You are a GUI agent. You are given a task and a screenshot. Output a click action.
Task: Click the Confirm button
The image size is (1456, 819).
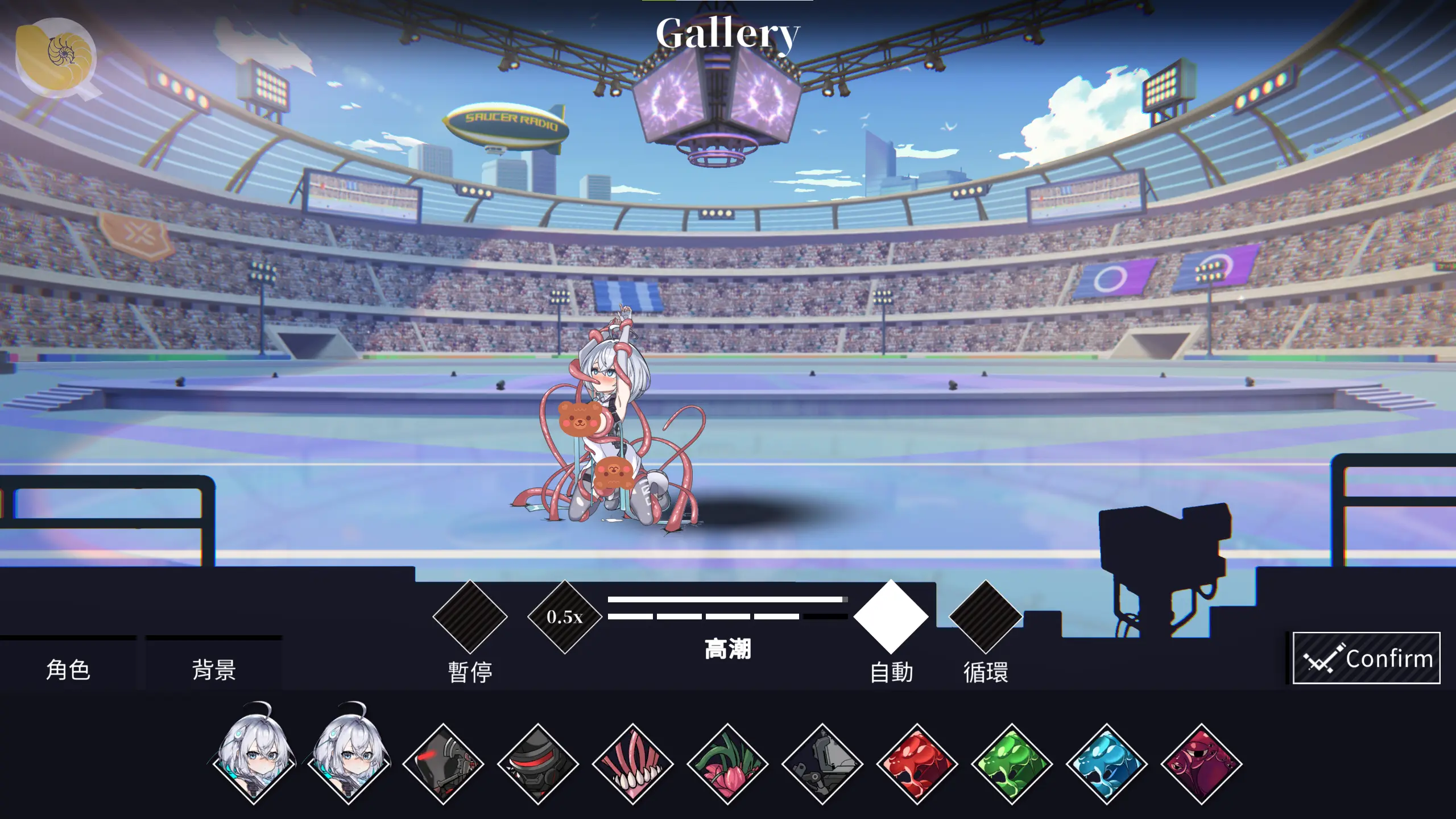click(1366, 658)
